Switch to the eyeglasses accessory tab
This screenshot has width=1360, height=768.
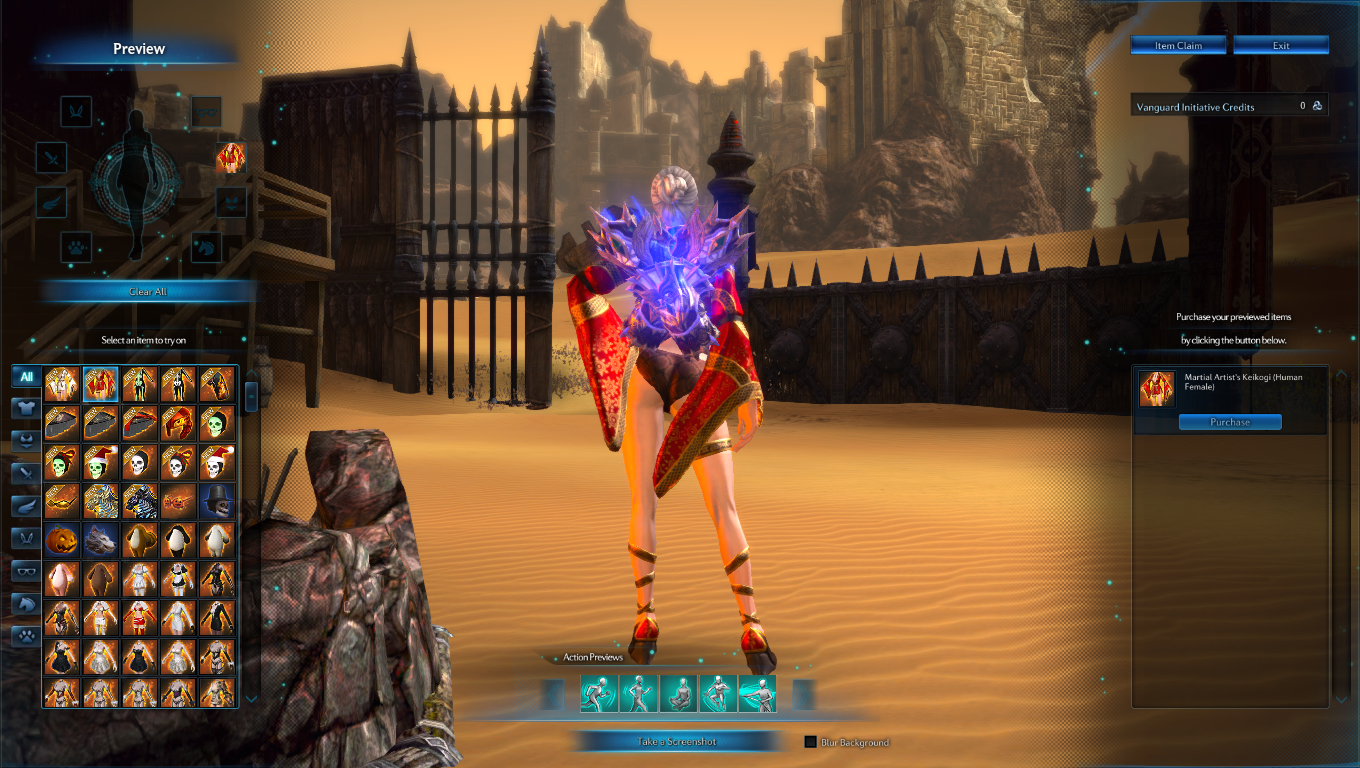click(x=26, y=571)
